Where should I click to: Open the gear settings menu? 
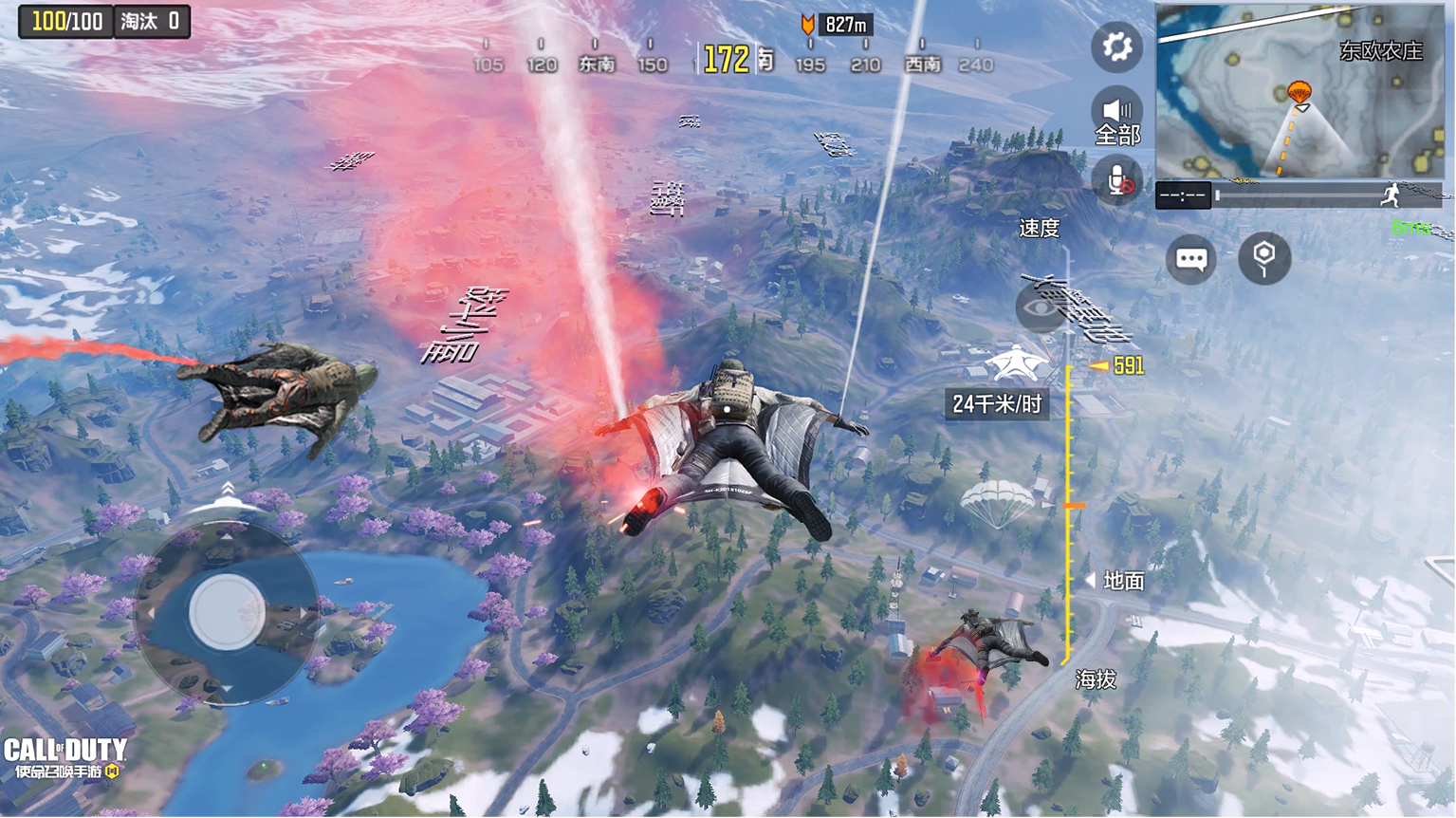(1116, 46)
